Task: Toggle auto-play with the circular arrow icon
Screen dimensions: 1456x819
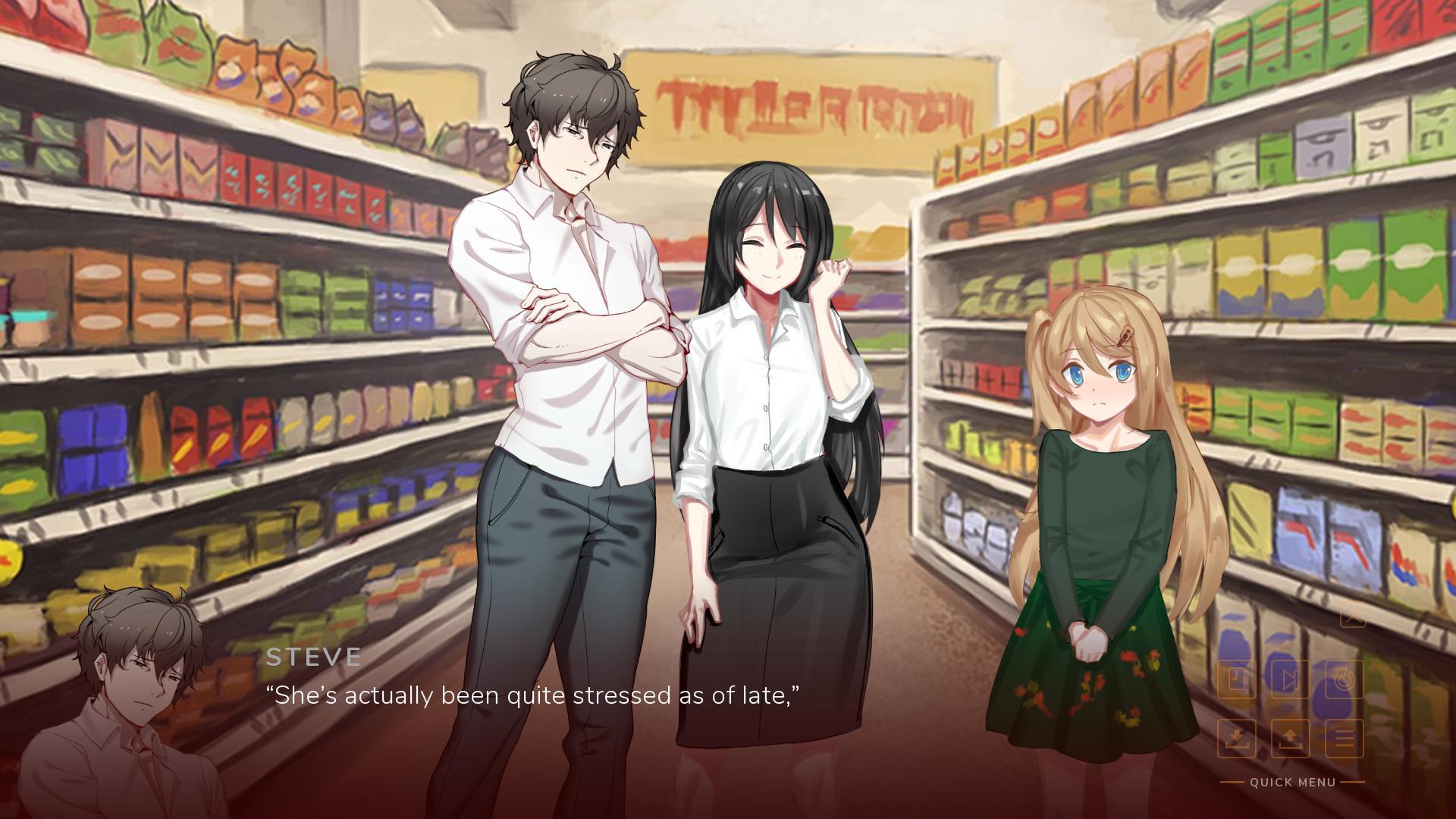Action: tap(1345, 679)
